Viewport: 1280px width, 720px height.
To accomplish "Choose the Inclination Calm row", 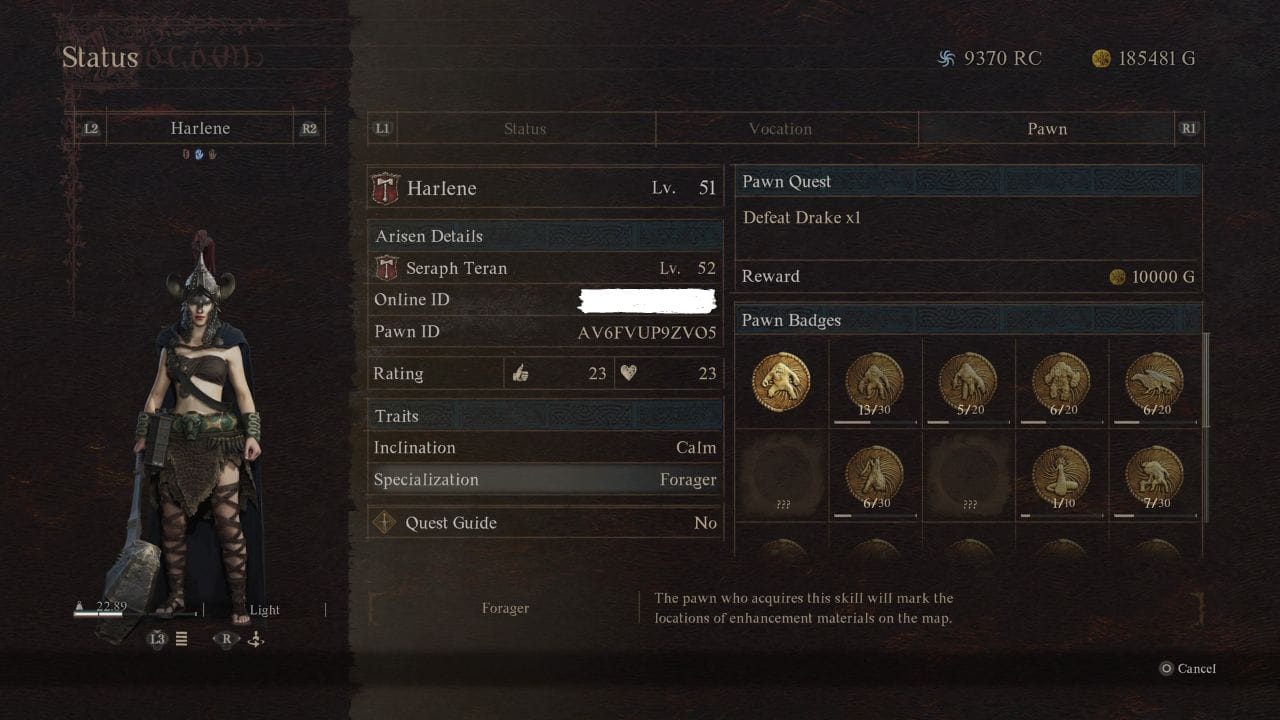I will pos(545,448).
